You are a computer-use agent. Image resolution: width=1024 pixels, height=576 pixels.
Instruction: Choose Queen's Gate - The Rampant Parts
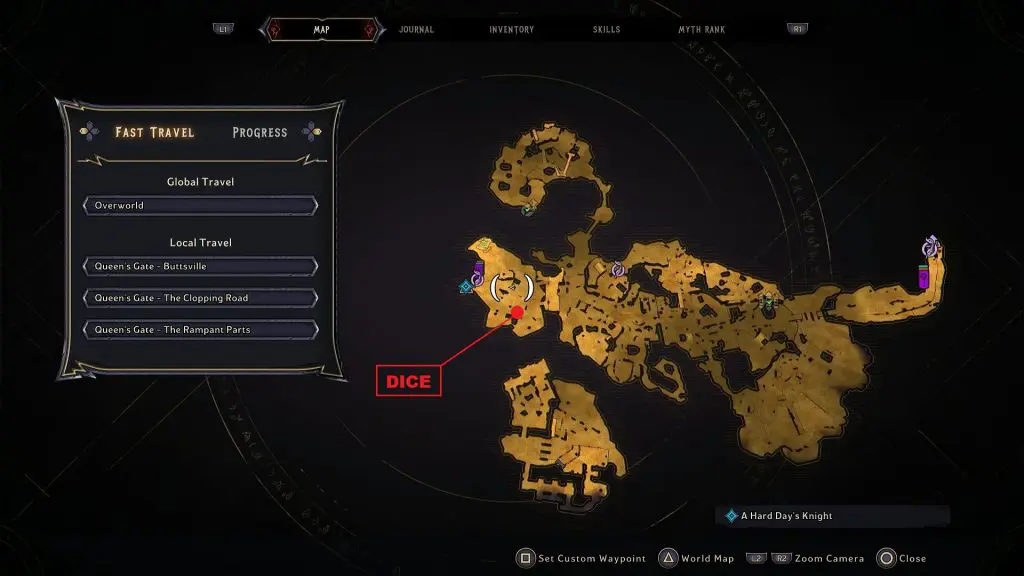click(x=200, y=329)
